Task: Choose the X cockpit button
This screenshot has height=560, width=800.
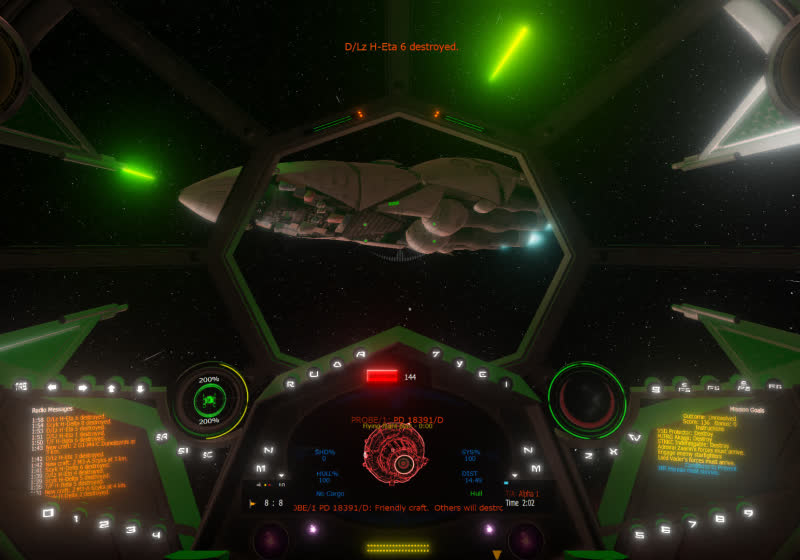Action: (614, 449)
